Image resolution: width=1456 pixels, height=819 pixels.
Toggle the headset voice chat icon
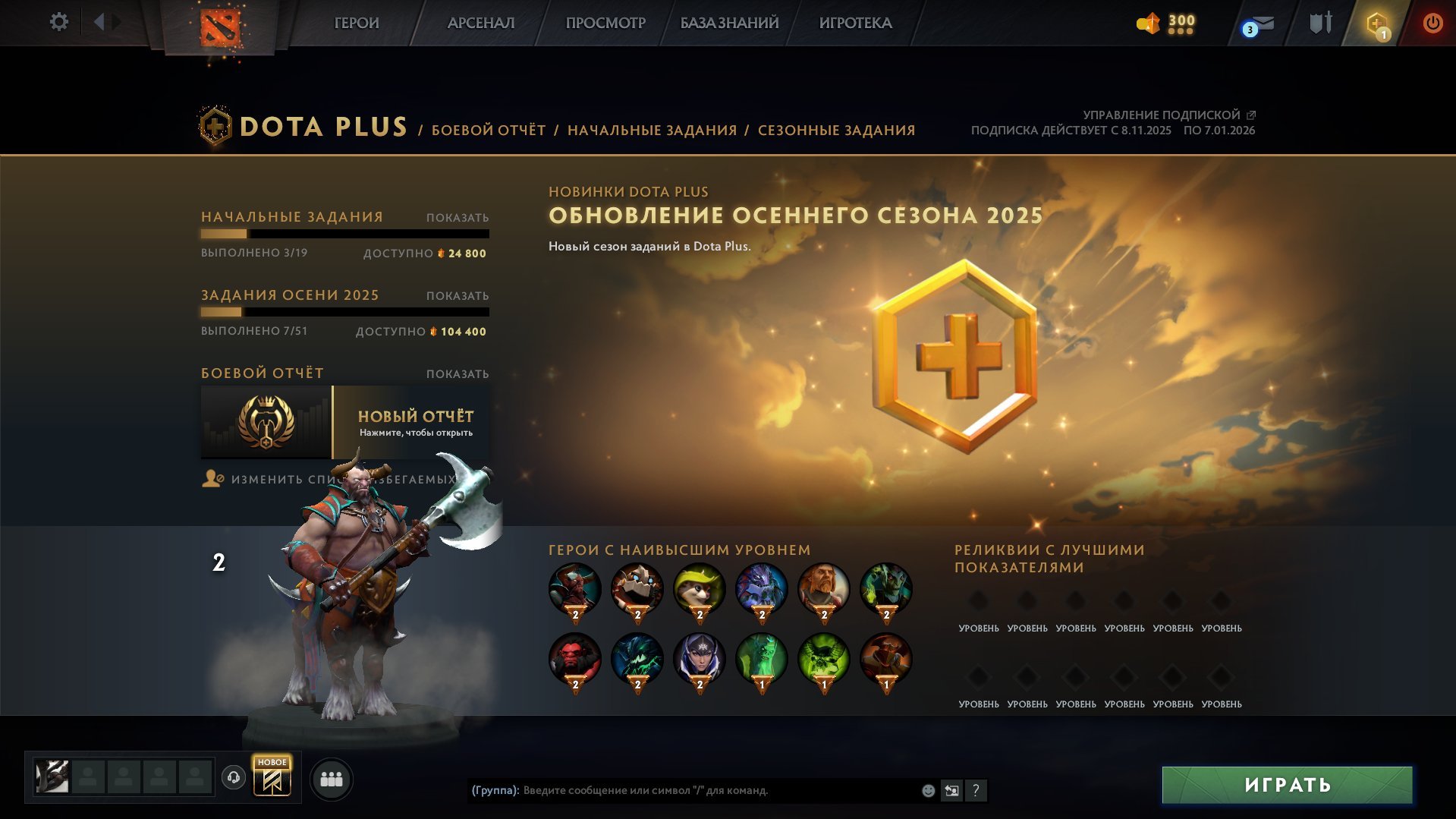234,779
